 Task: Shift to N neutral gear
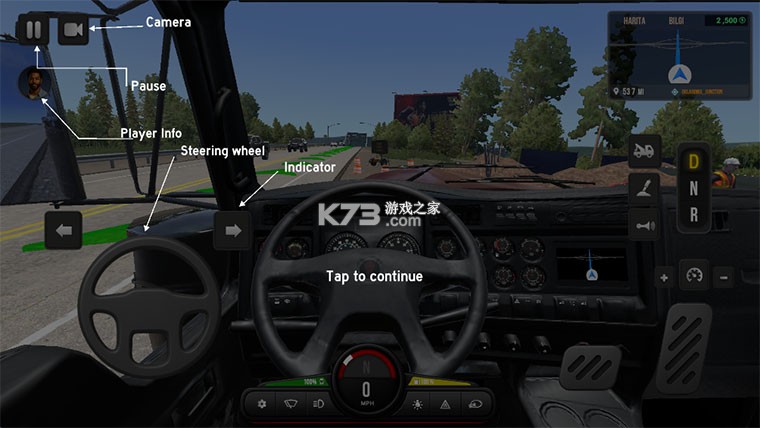point(693,188)
